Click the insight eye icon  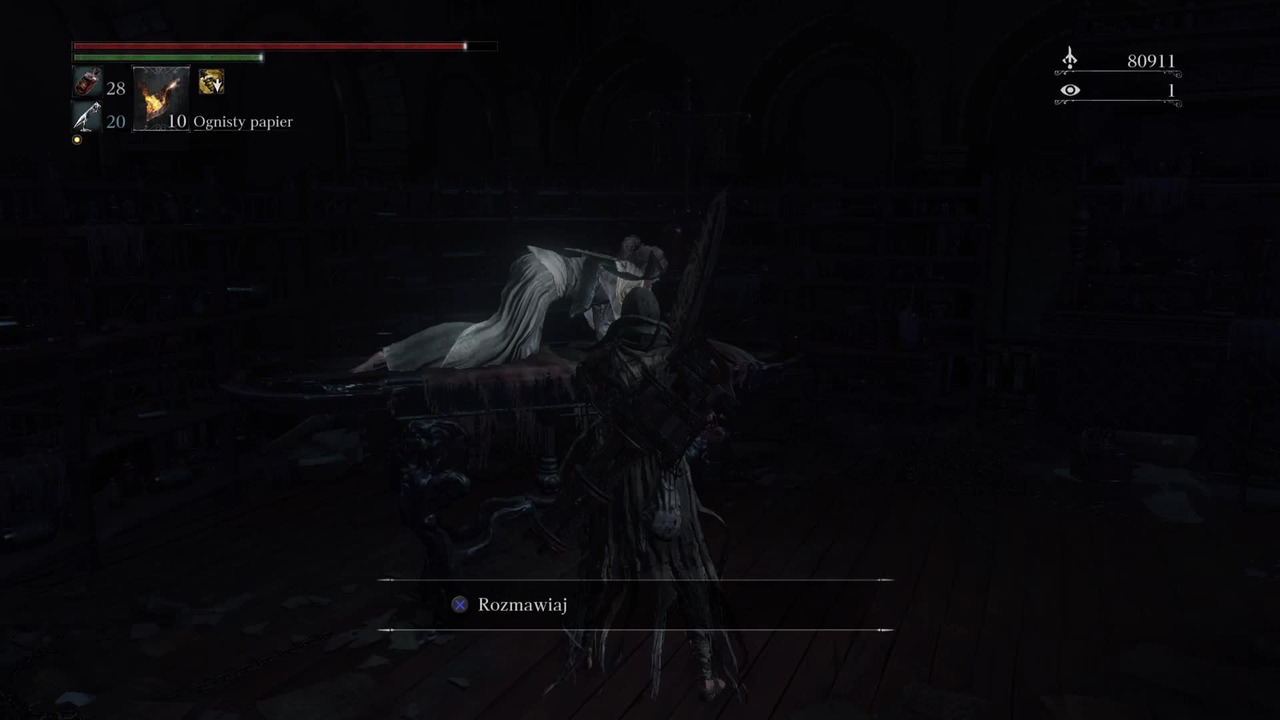click(x=1070, y=91)
